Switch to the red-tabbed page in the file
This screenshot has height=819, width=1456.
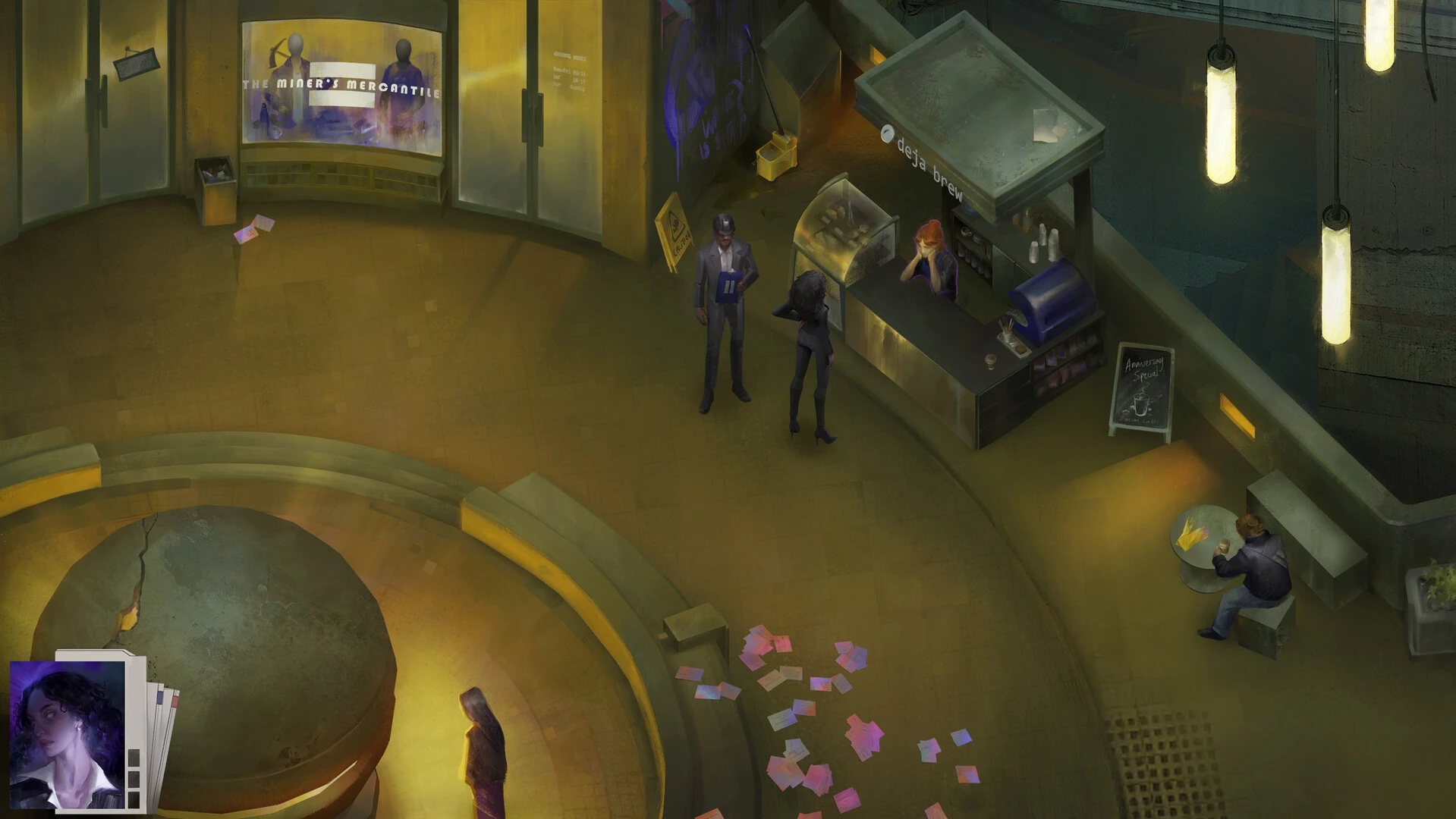(175, 698)
